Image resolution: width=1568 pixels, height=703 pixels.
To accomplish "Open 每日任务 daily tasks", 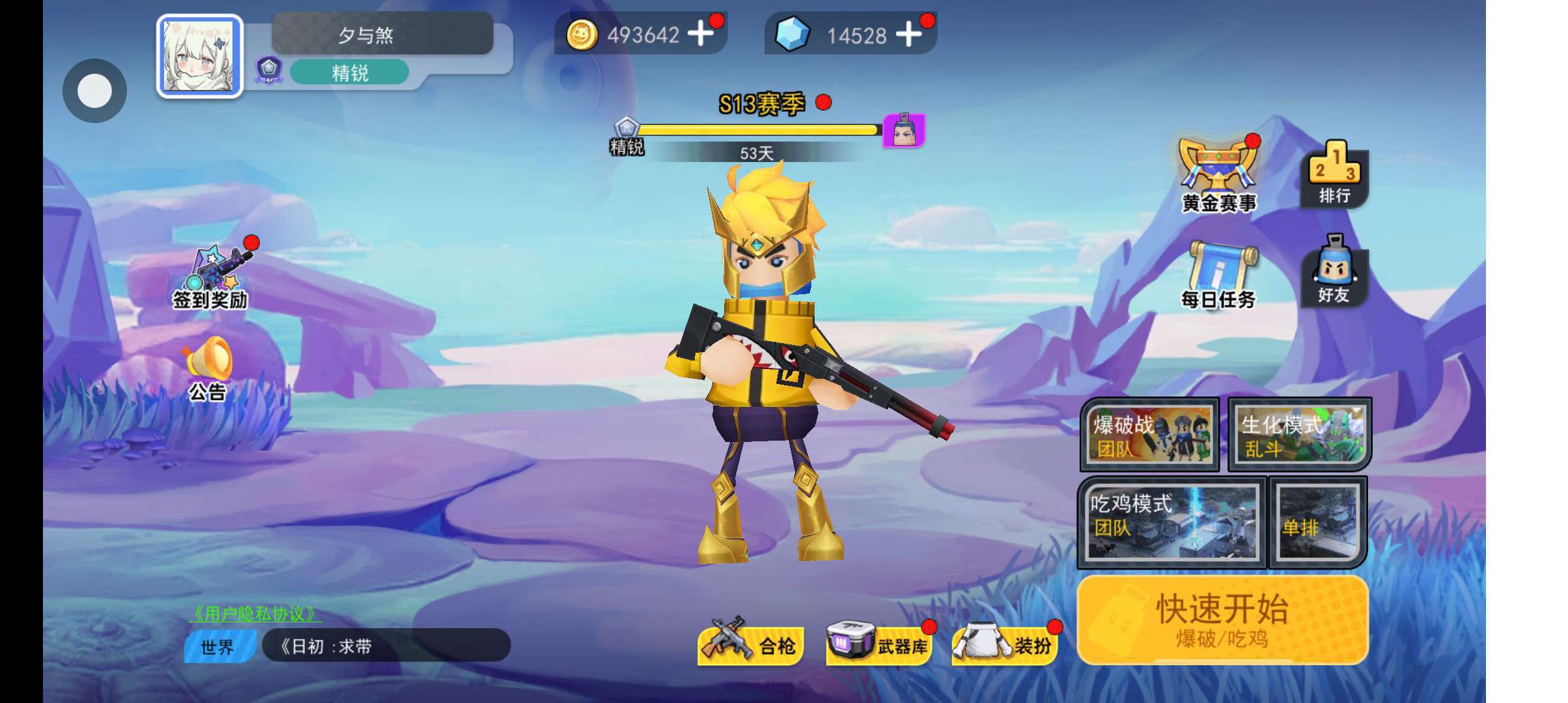I will point(1218,275).
